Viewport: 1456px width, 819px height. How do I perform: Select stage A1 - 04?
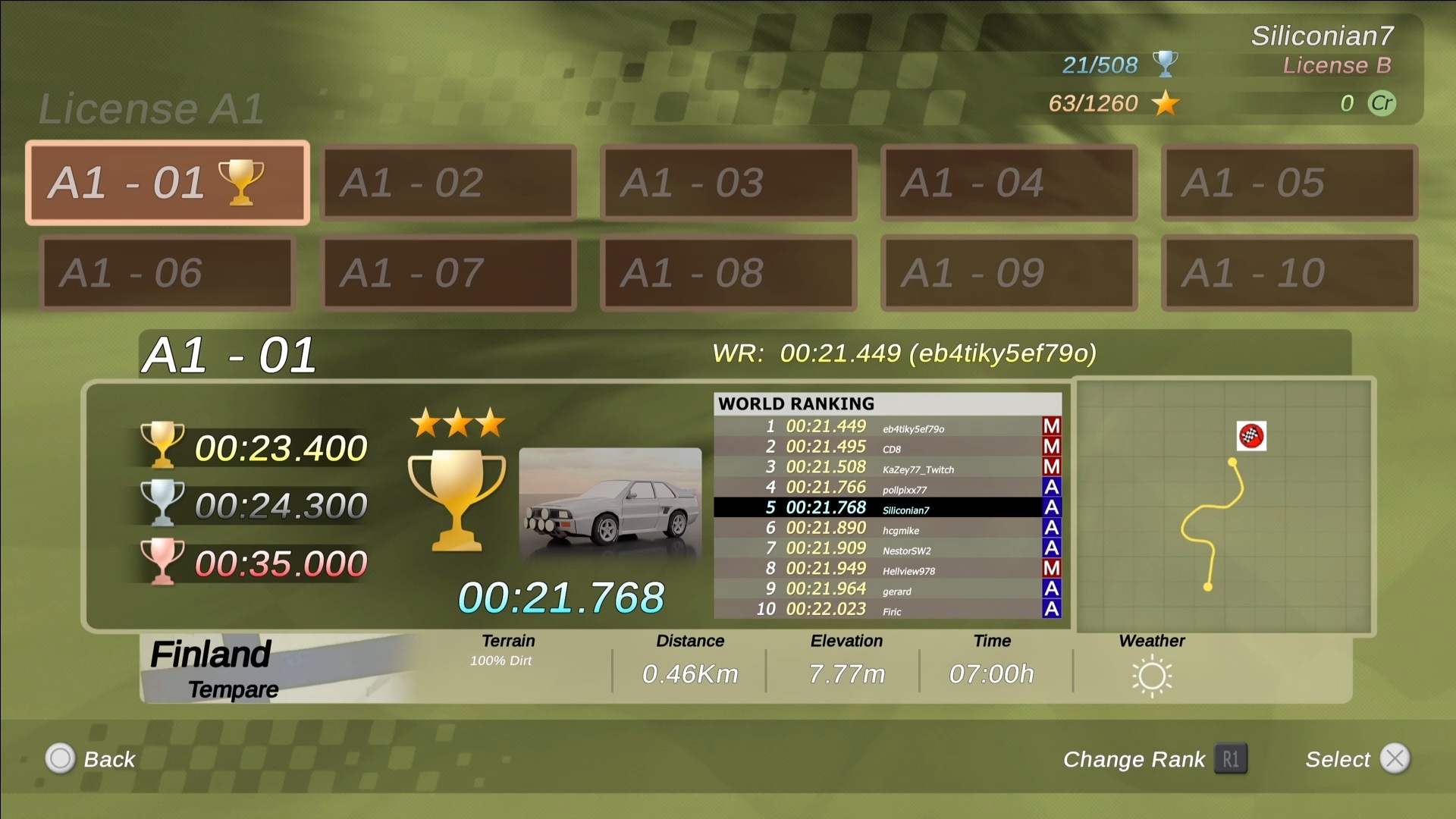pyautogui.click(x=1009, y=183)
